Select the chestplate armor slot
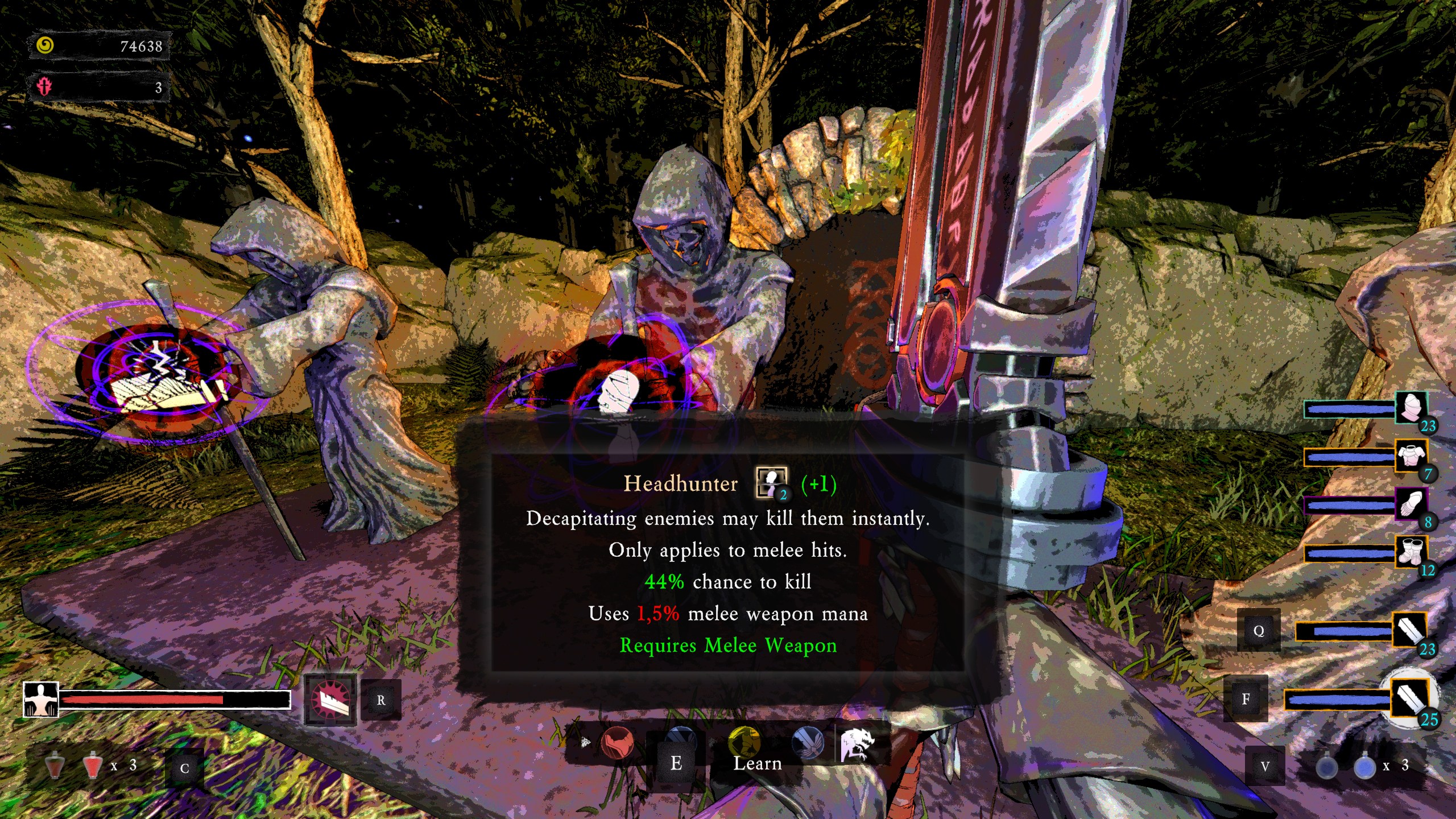 pyautogui.click(x=1410, y=456)
